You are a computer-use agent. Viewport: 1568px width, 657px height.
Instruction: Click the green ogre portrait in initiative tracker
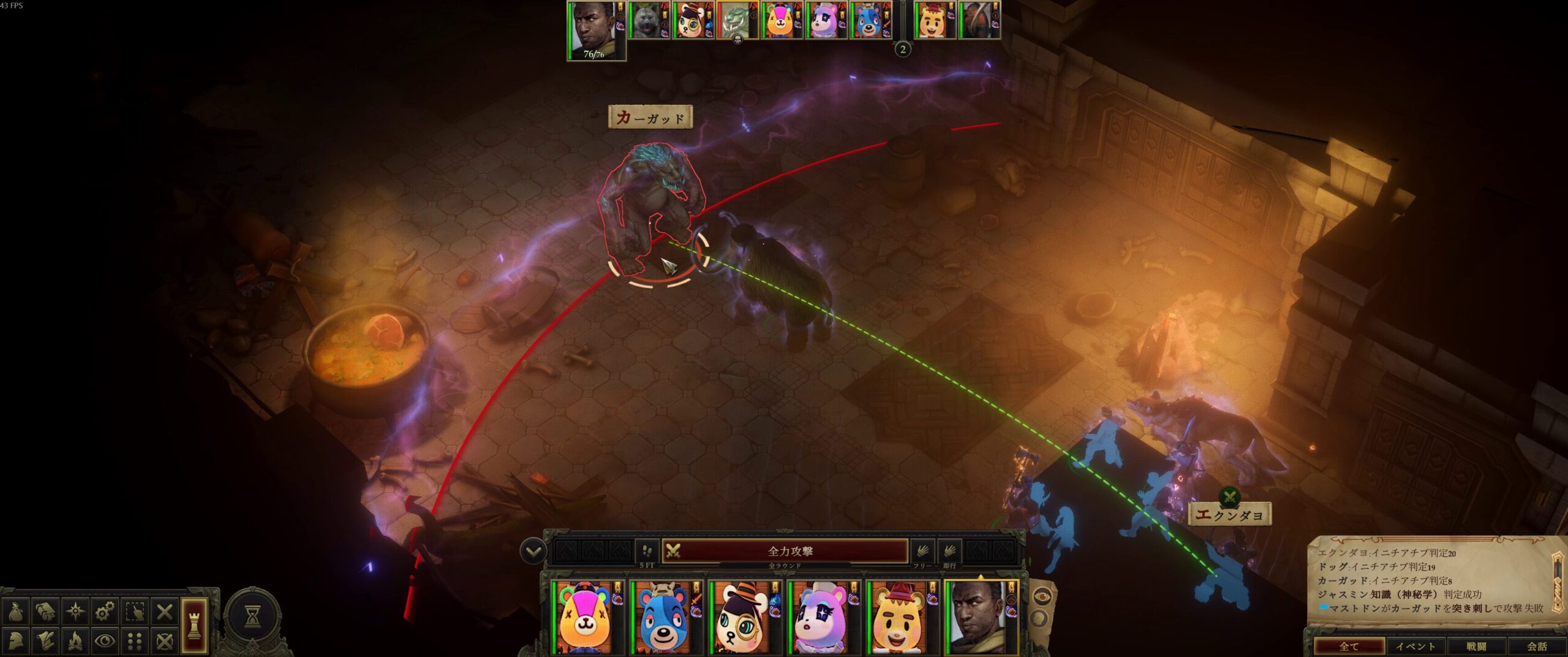click(736, 21)
